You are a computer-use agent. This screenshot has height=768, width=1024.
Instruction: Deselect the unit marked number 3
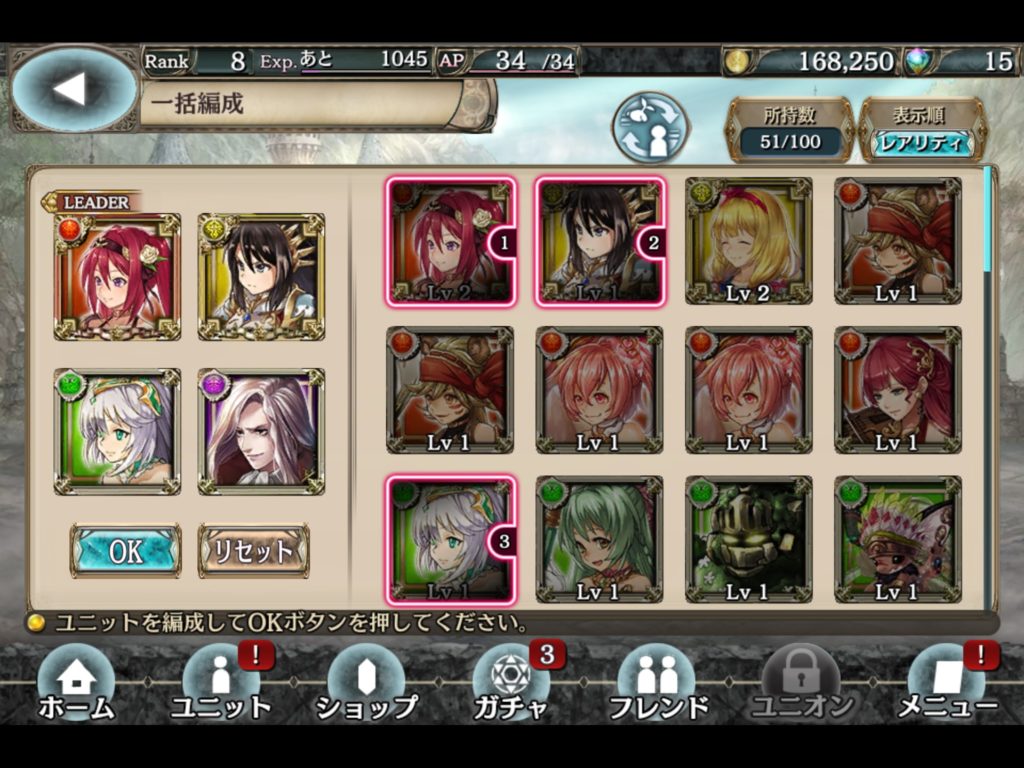coord(449,540)
